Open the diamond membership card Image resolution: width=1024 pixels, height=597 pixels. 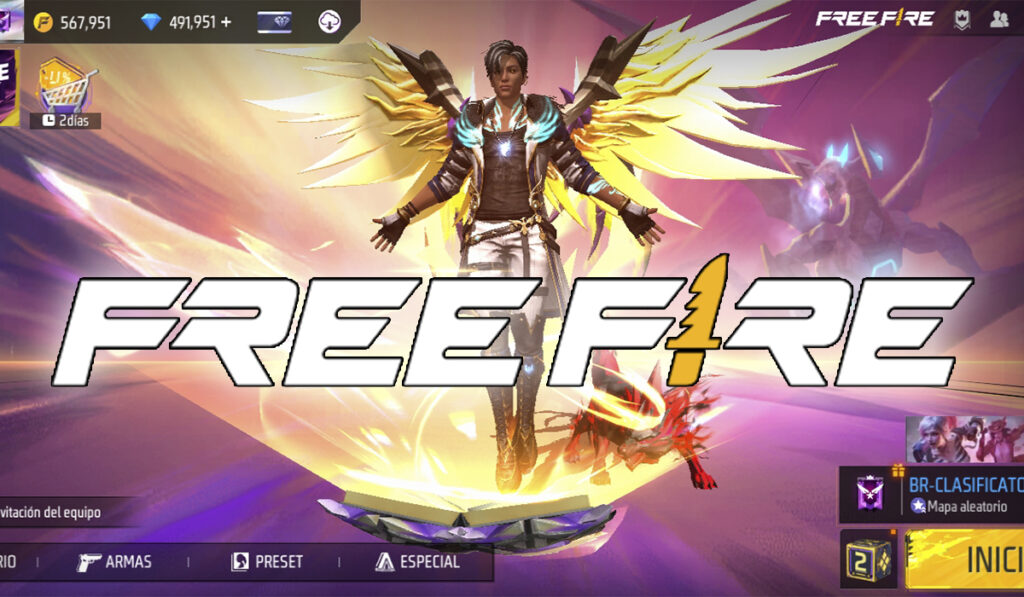click(x=276, y=21)
